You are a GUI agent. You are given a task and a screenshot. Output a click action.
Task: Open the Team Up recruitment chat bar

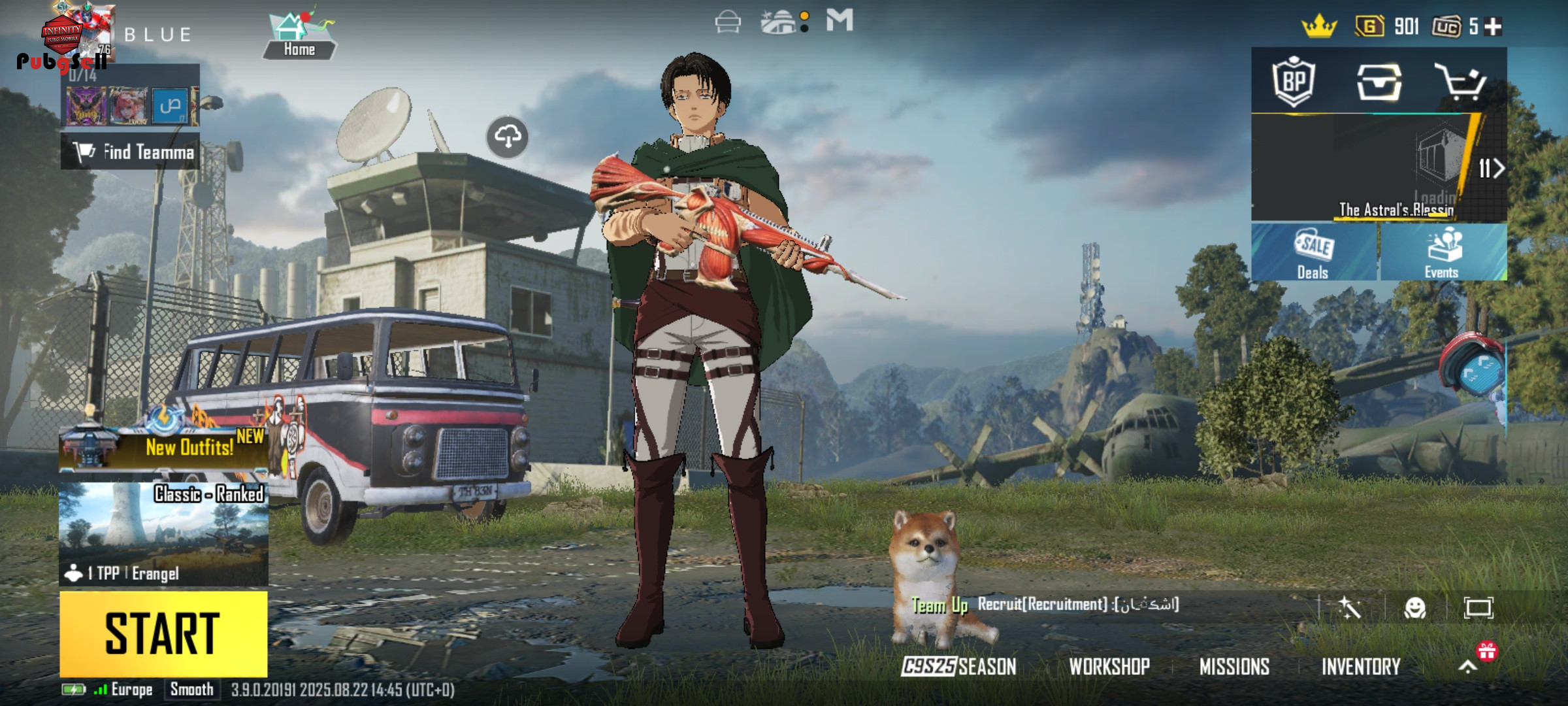1078,605
